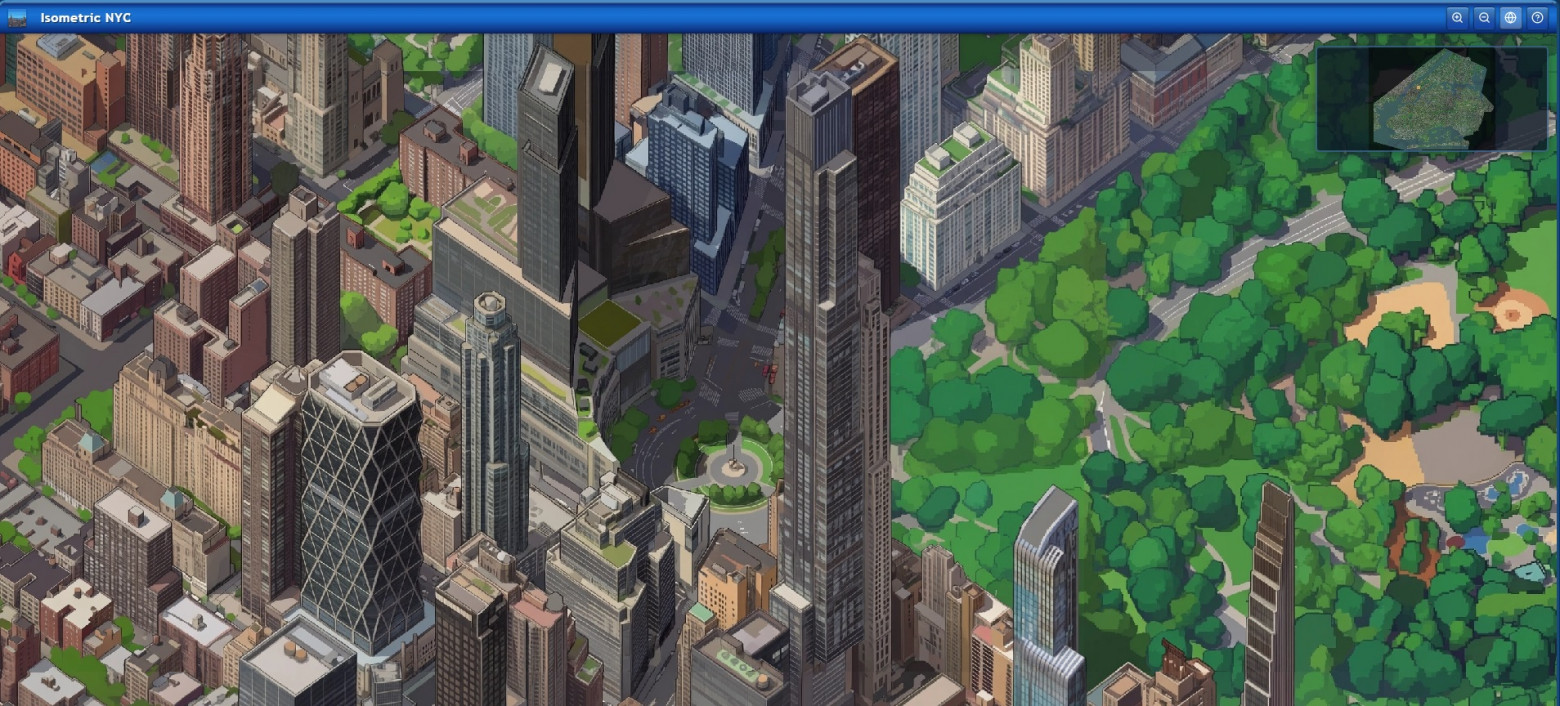
Task: Zoom in with the magnifier plus button
Action: [x=1458, y=17]
